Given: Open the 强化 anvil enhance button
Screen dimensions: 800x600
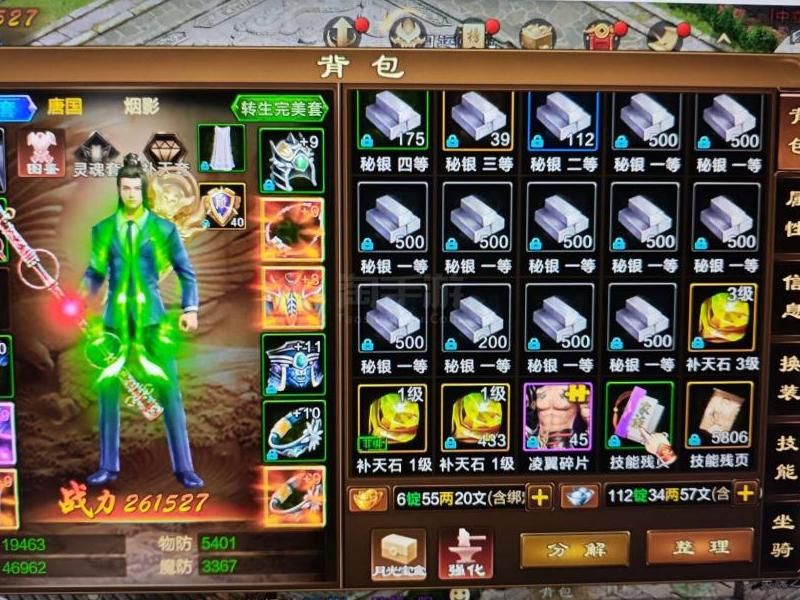Looking at the screenshot, I should (x=465, y=551).
